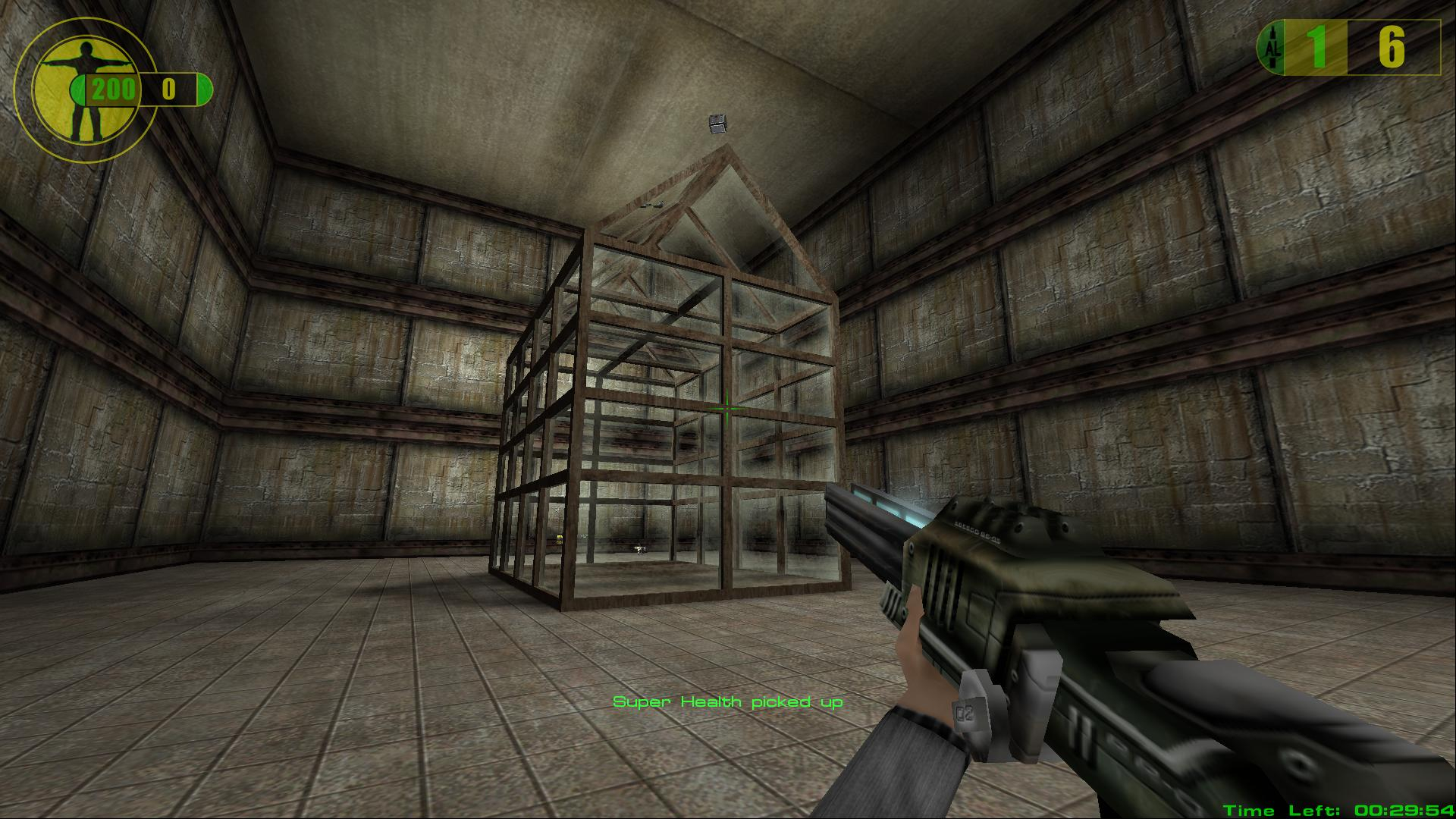Click the ammo type icon beside the ammo counter
The width and height of the screenshot is (1456, 819).
tap(1270, 48)
